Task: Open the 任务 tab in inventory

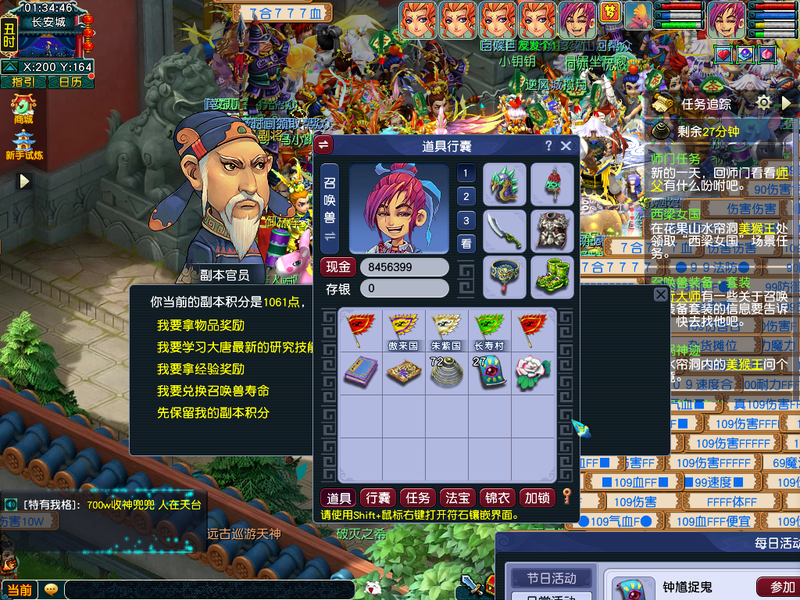Action: (415, 498)
